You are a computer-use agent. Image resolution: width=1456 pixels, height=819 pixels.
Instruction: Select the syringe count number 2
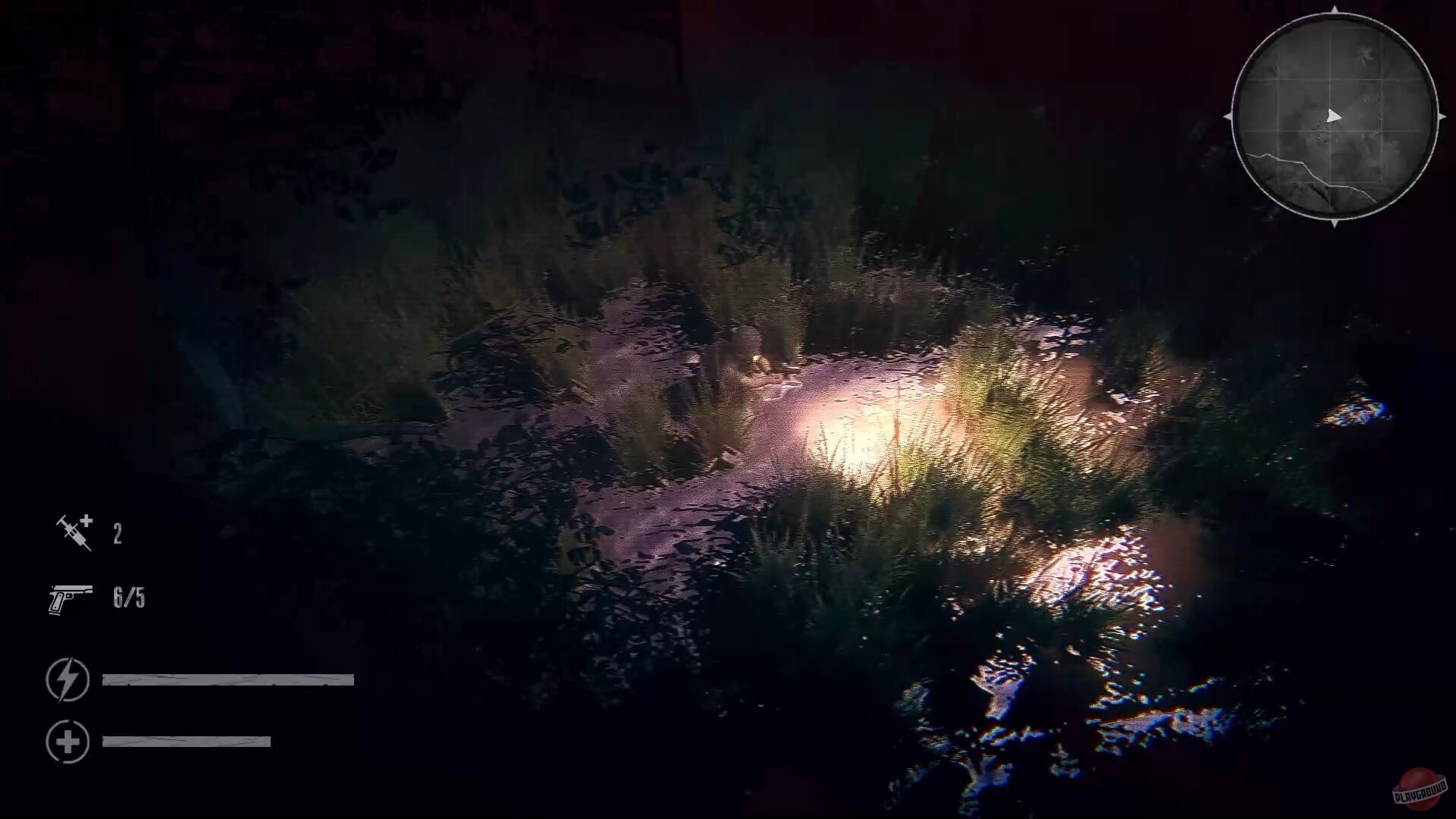[x=118, y=533]
